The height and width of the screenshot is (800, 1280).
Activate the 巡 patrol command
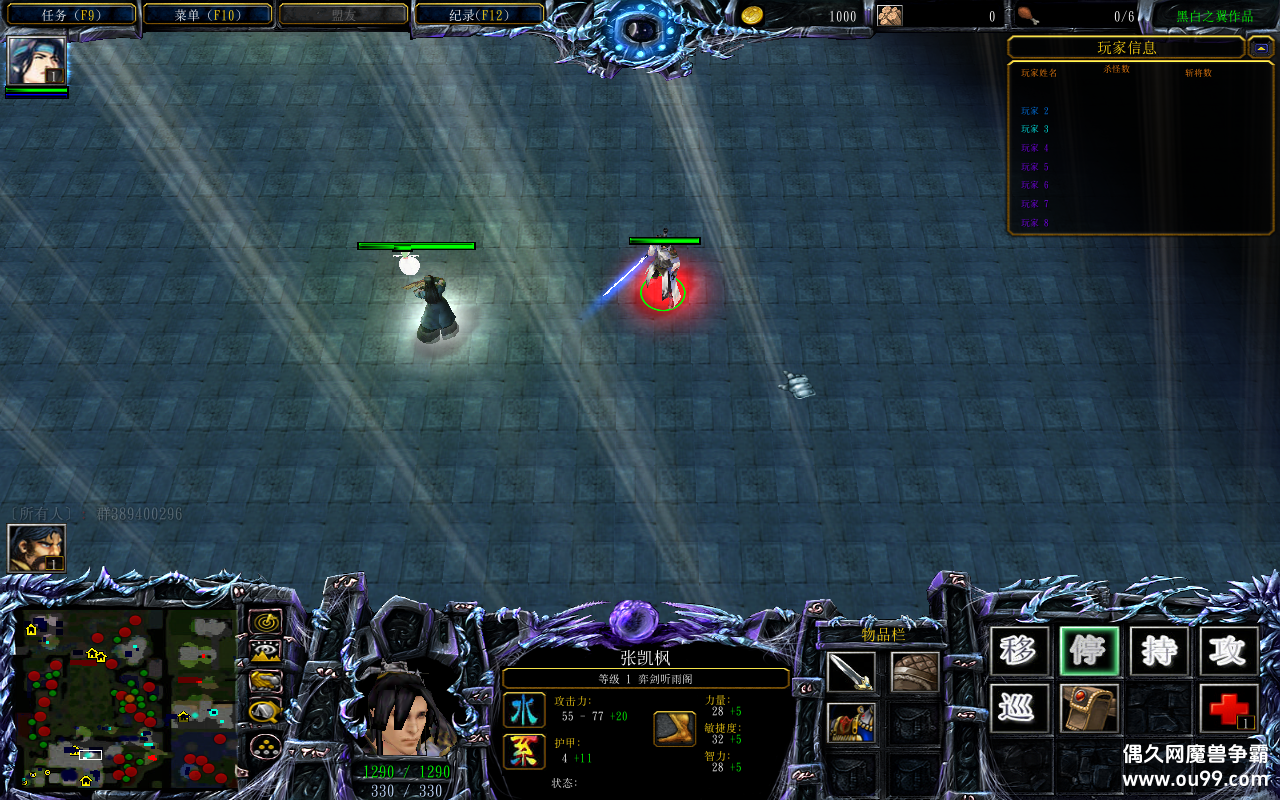[x=1019, y=708]
